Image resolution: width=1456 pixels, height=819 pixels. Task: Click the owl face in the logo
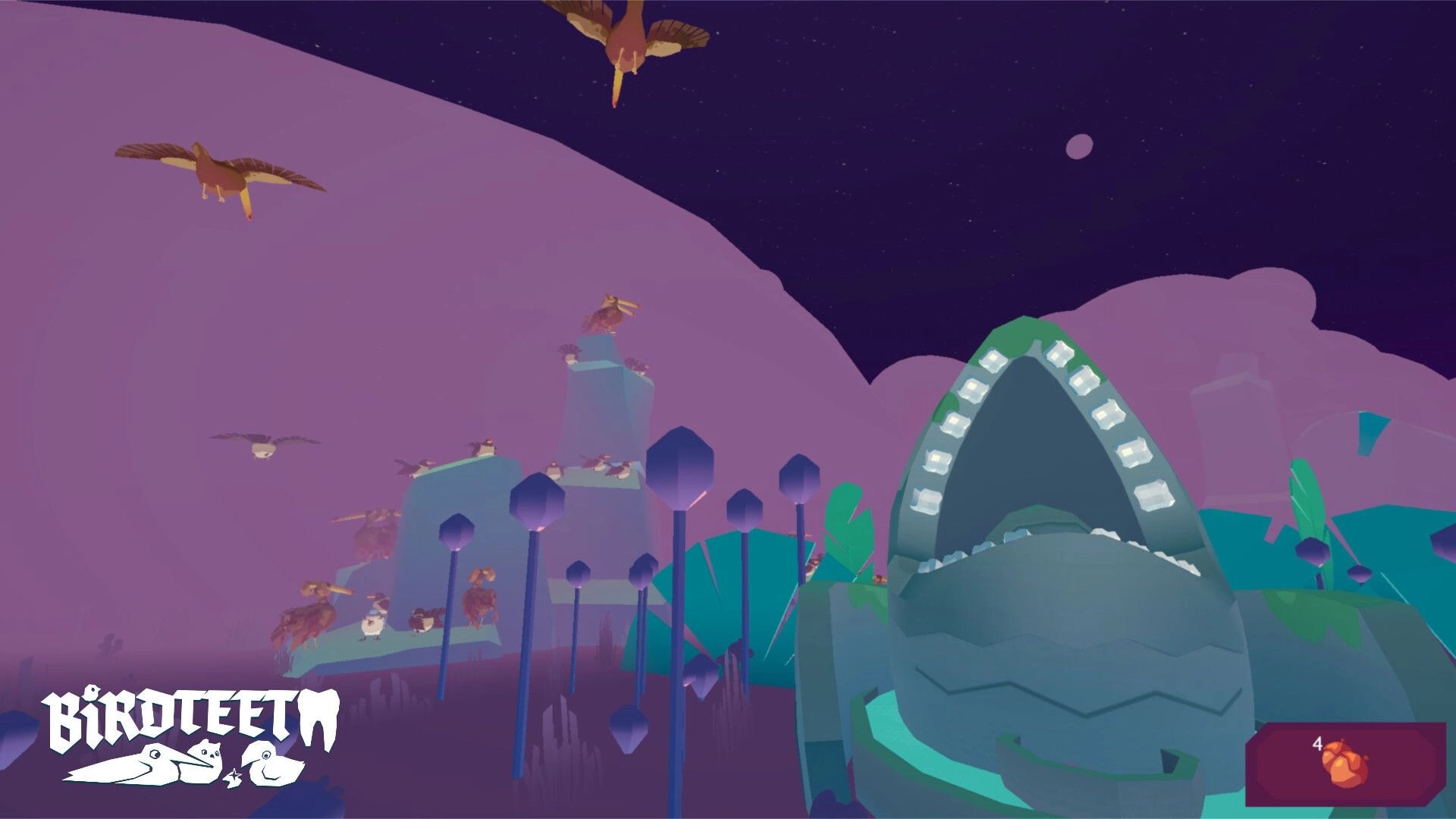pos(211,751)
